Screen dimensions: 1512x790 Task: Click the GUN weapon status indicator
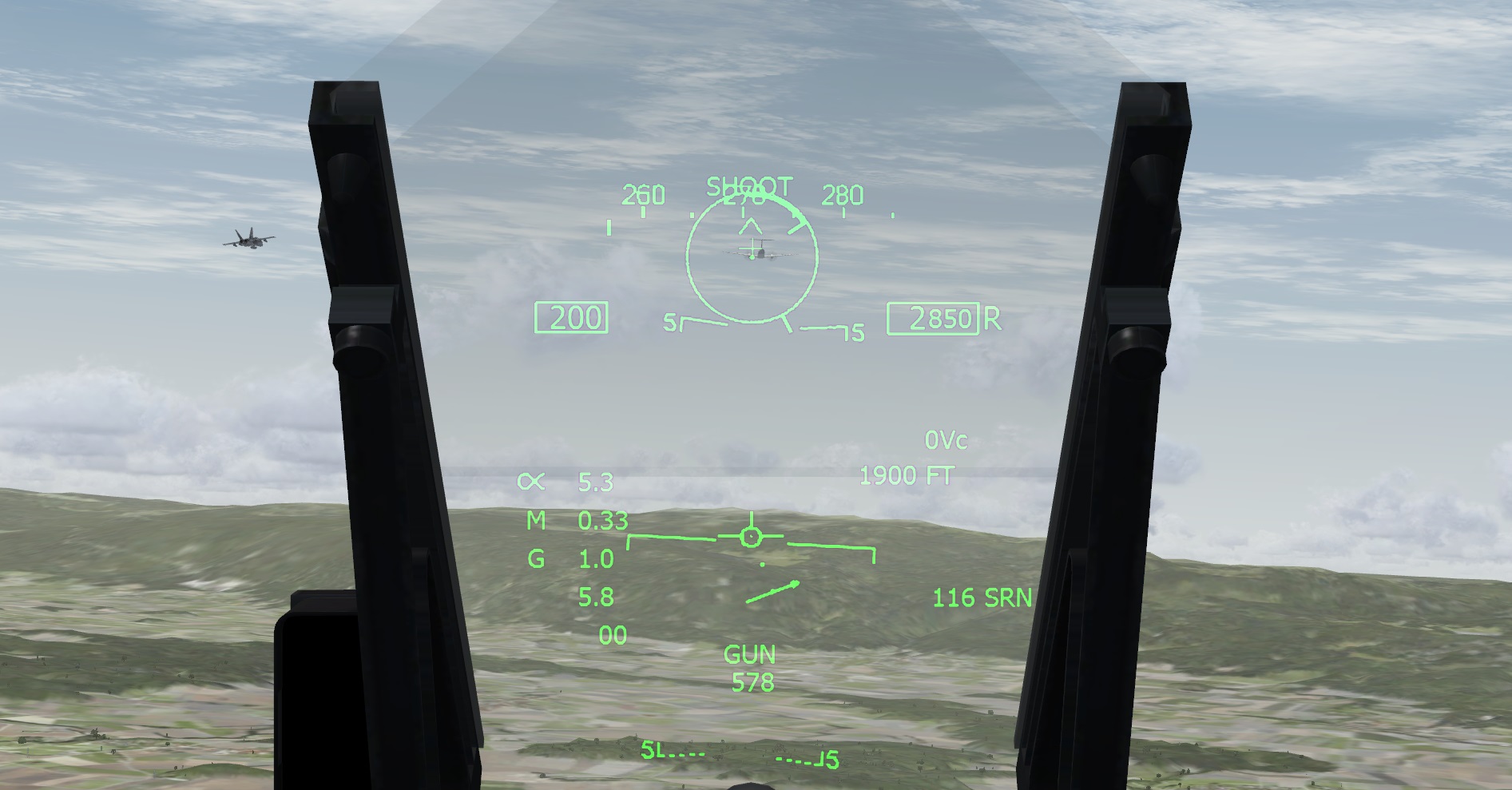pyautogui.click(x=748, y=654)
